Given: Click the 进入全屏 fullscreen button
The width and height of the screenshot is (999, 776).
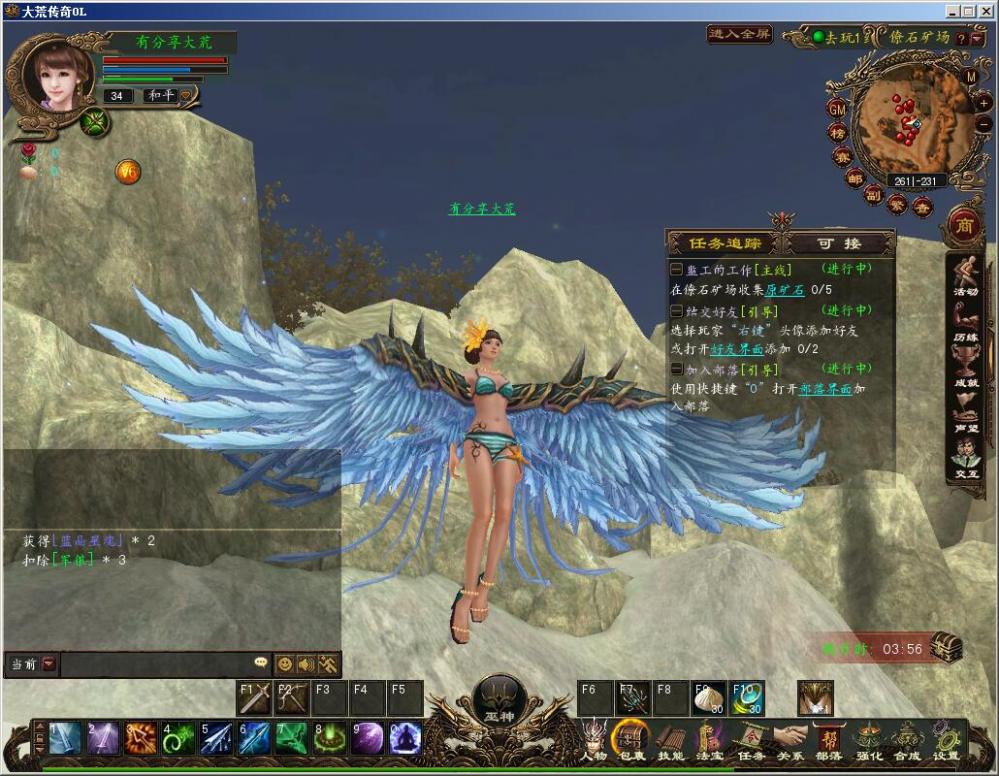Looking at the screenshot, I should (x=740, y=34).
